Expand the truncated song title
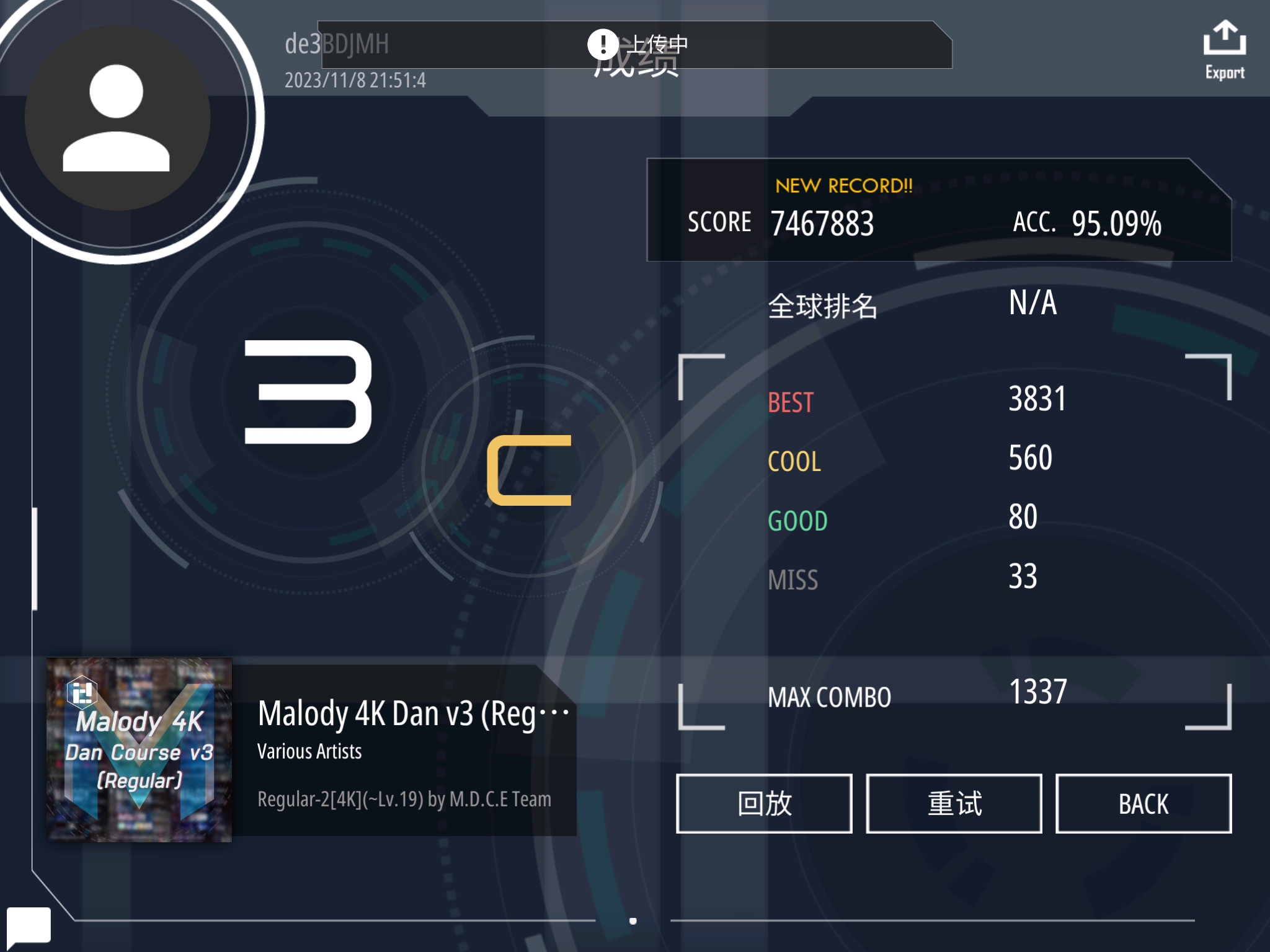This screenshot has height=952, width=1270. (412, 713)
